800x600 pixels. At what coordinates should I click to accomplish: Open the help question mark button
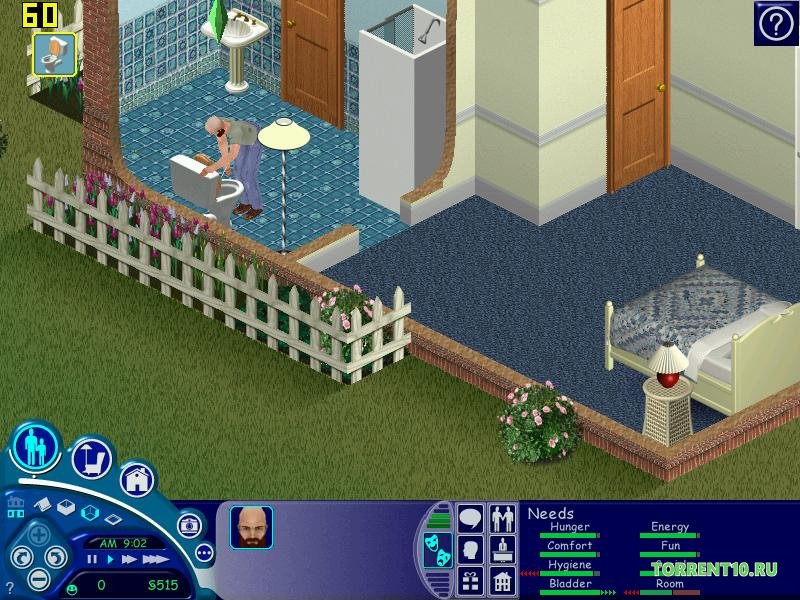(775, 24)
